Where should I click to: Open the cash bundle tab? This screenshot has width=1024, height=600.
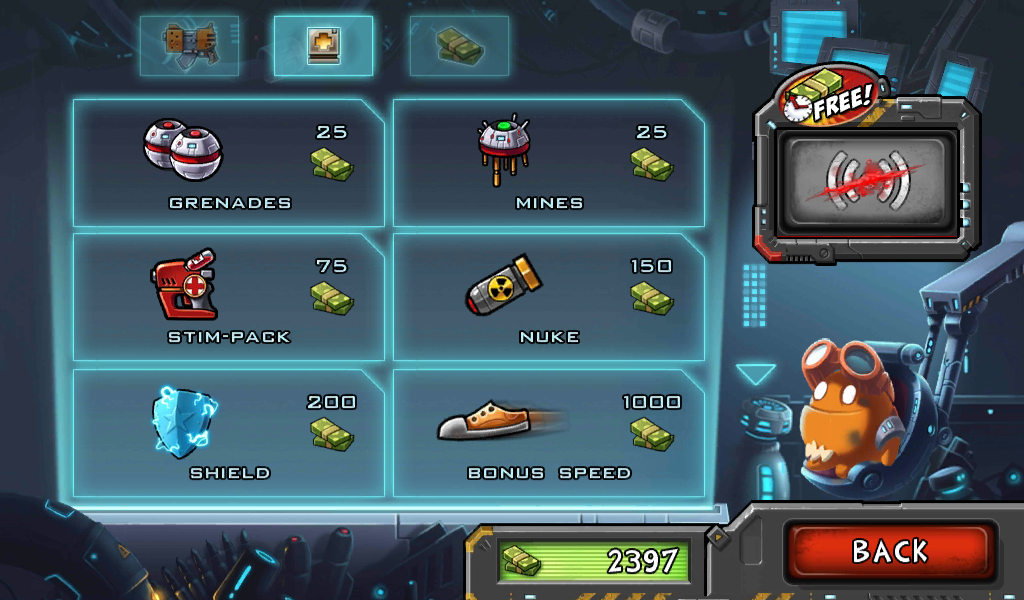click(459, 46)
